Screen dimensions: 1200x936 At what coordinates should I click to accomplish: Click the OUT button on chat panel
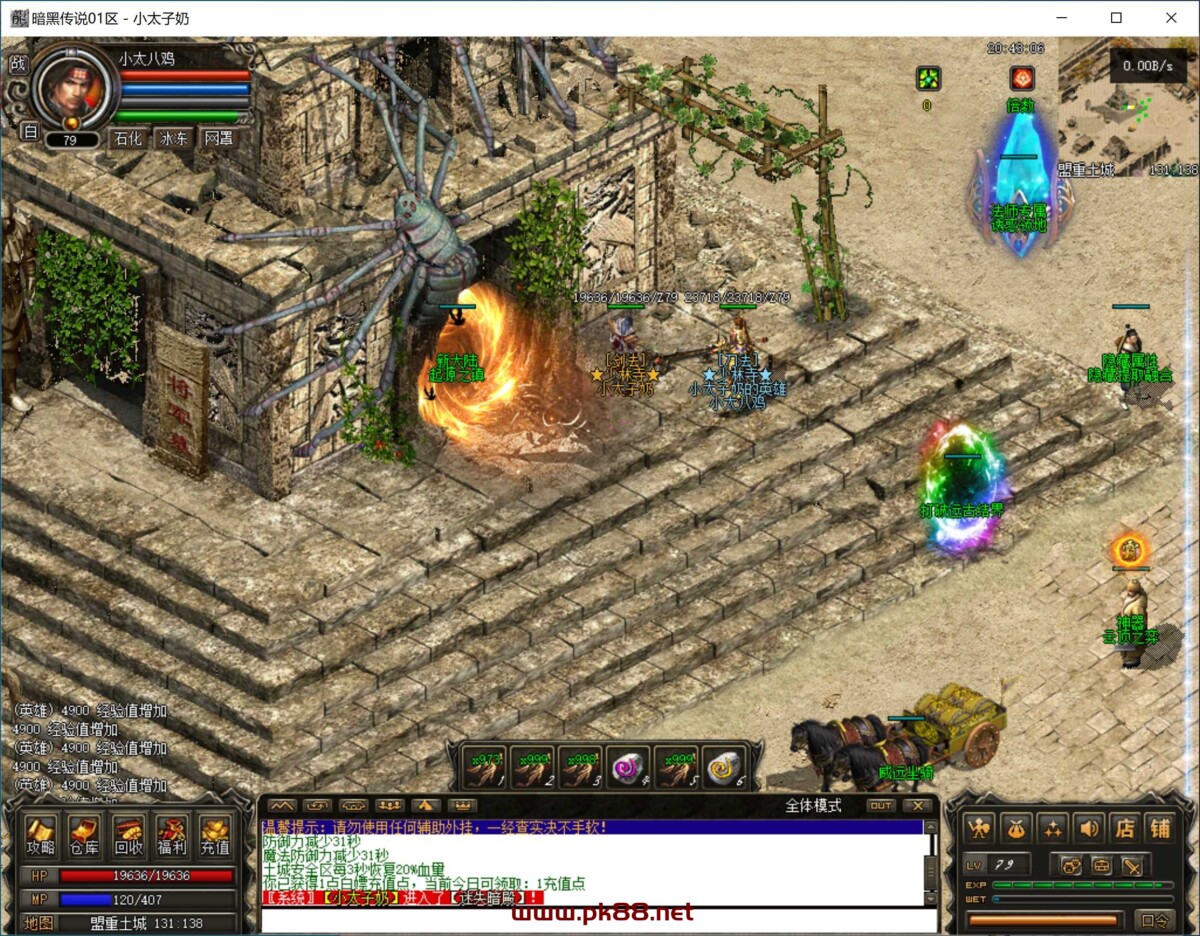(880, 805)
